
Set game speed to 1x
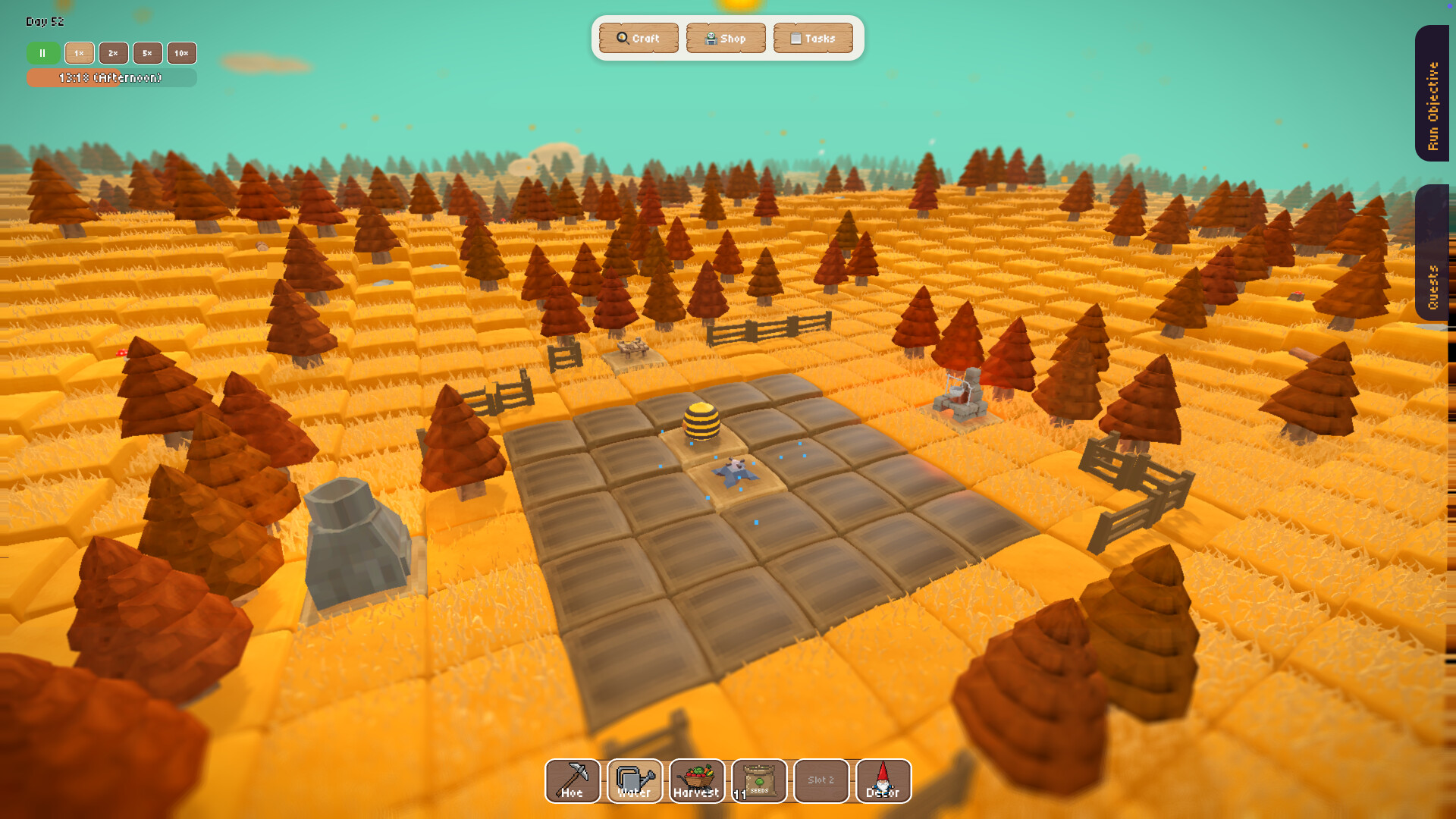pos(79,53)
